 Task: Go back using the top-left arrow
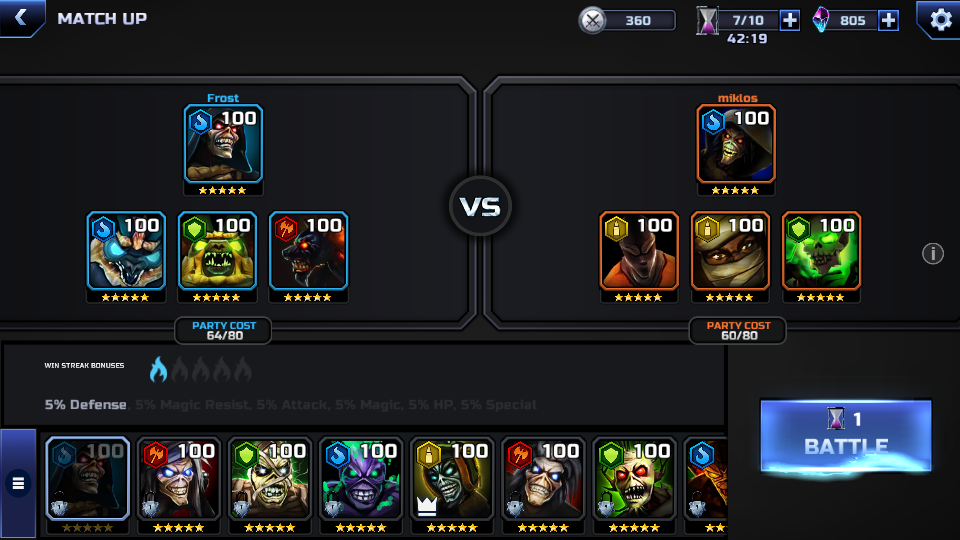[x=21, y=18]
